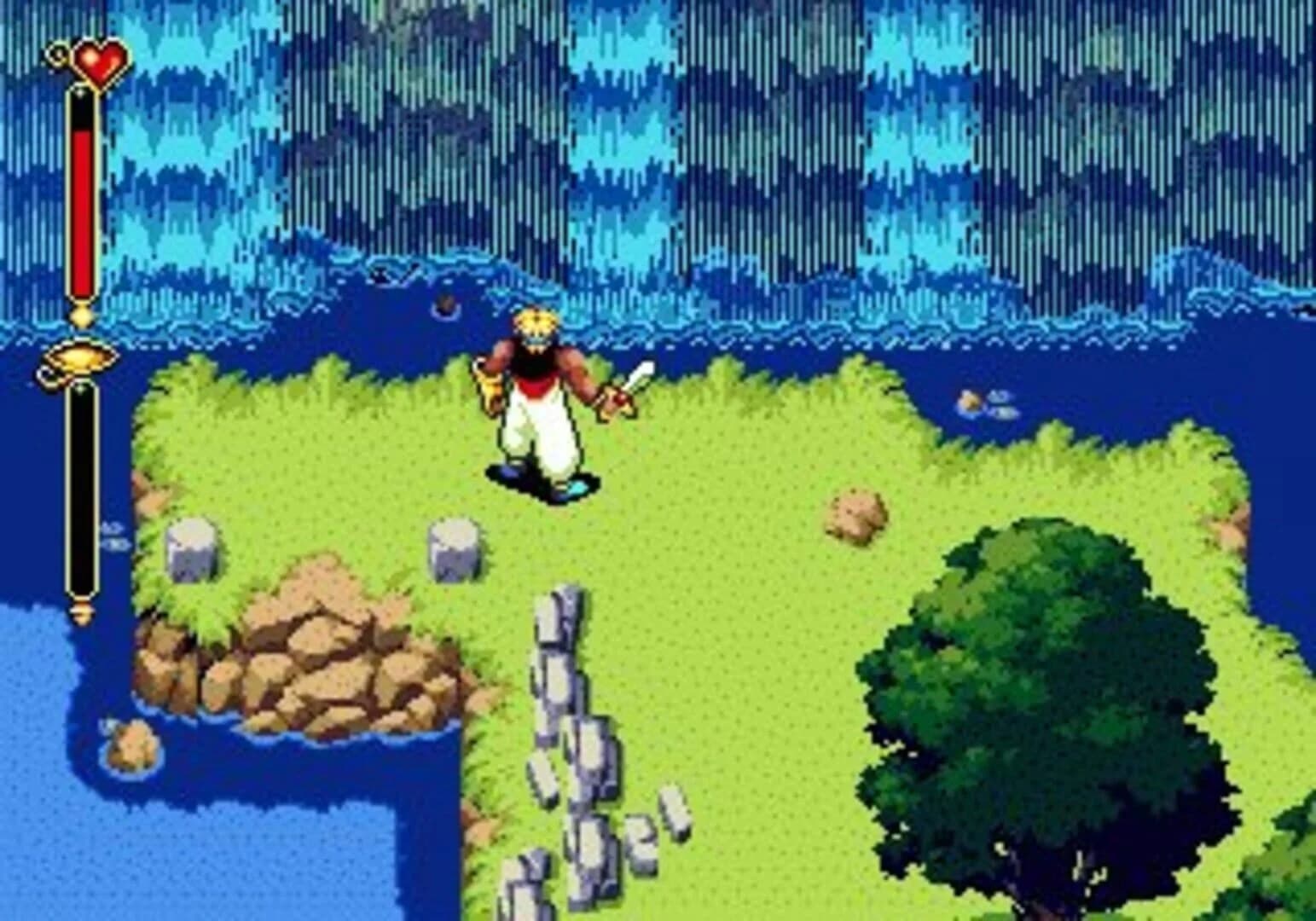Click the empty black lamp meter

(x=82, y=486)
